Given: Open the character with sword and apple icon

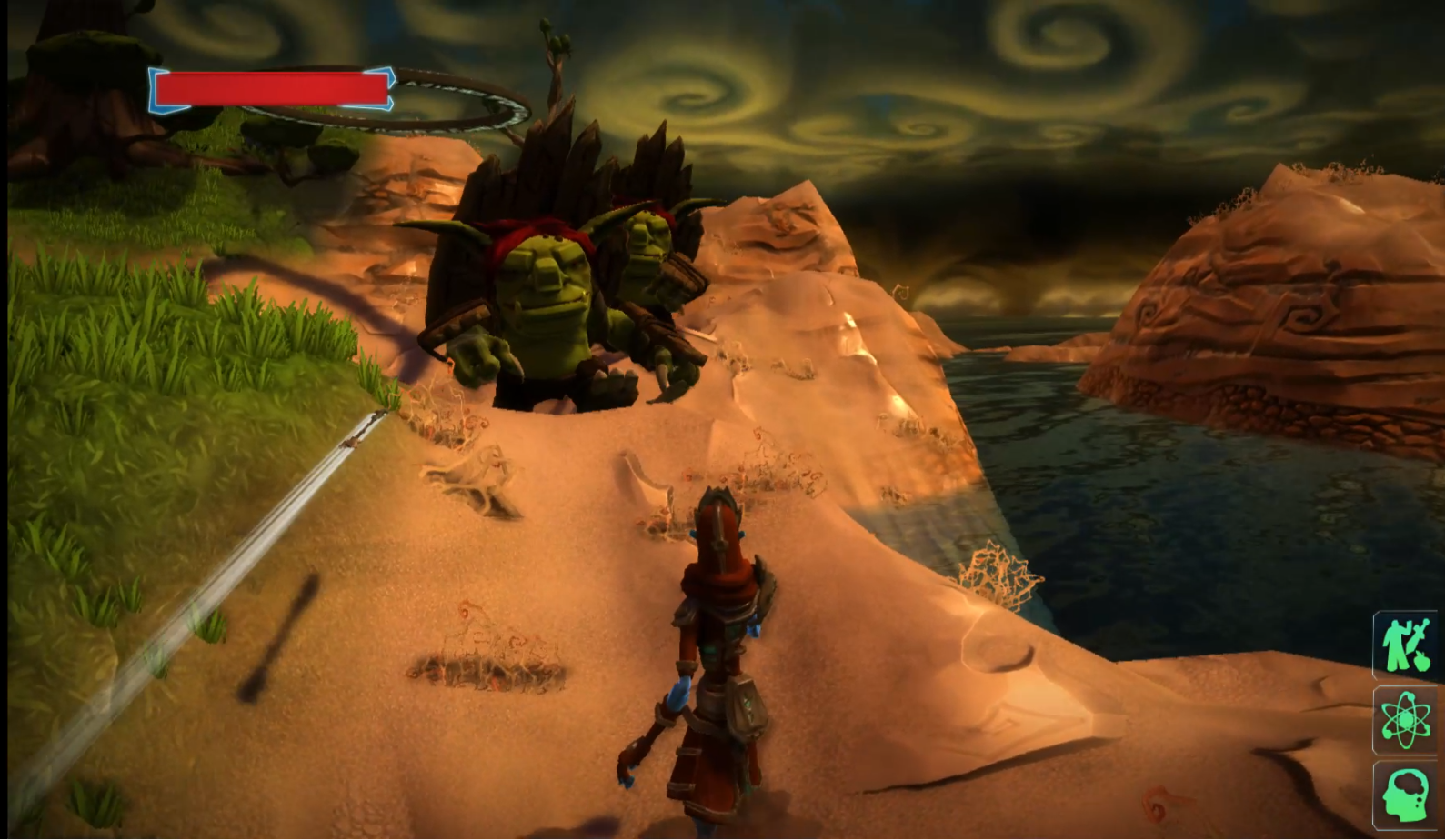Looking at the screenshot, I should [1406, 645].
